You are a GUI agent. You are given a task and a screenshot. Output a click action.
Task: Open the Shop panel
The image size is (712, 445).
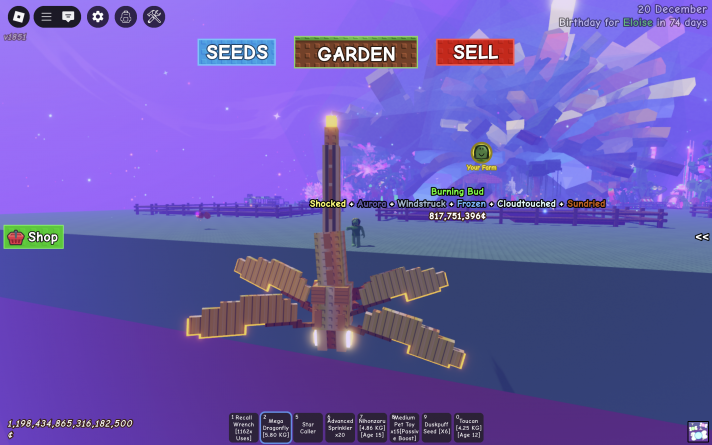tap(34, 237)
